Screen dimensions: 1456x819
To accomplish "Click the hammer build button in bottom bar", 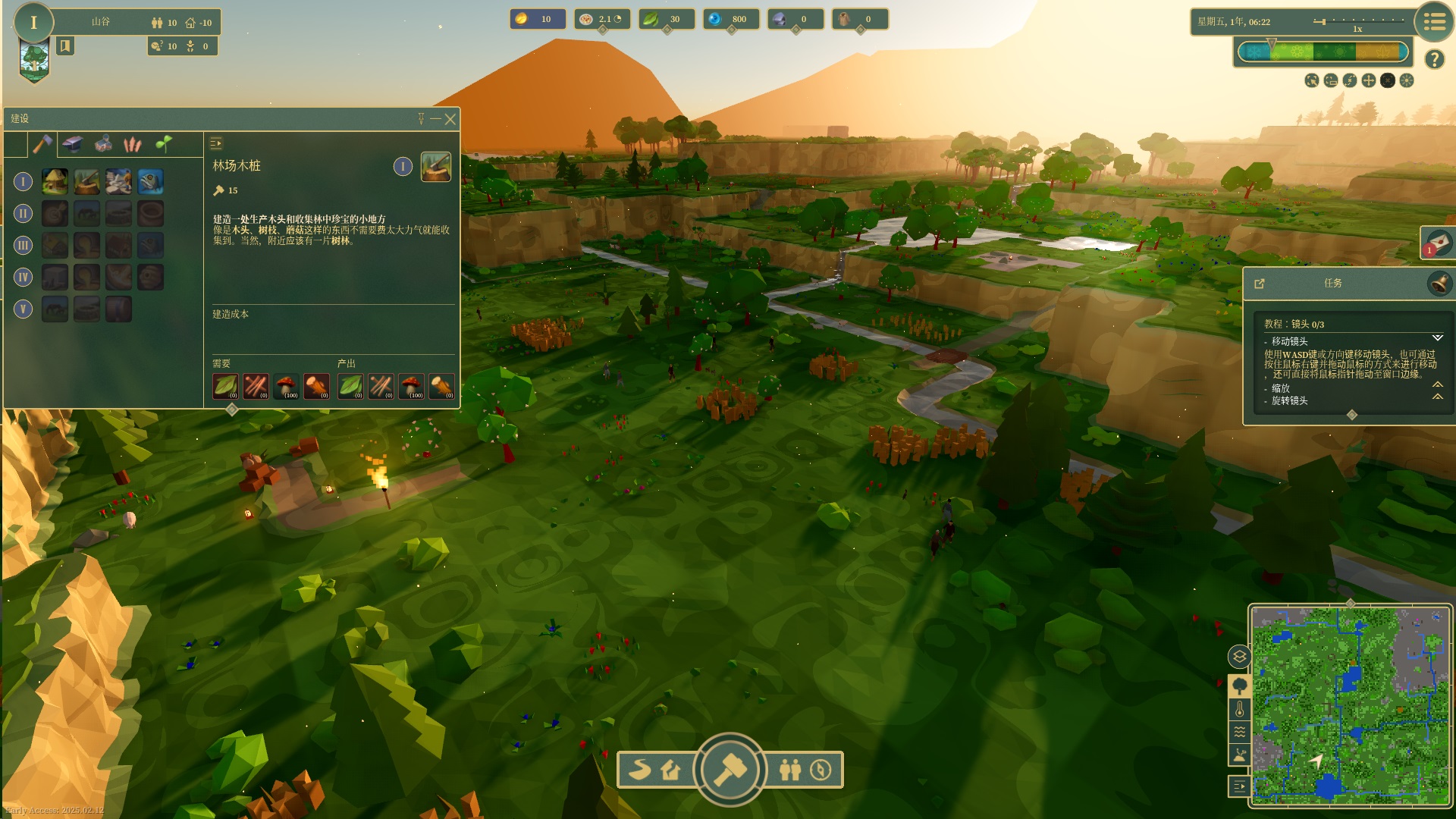I will point(730,770).
